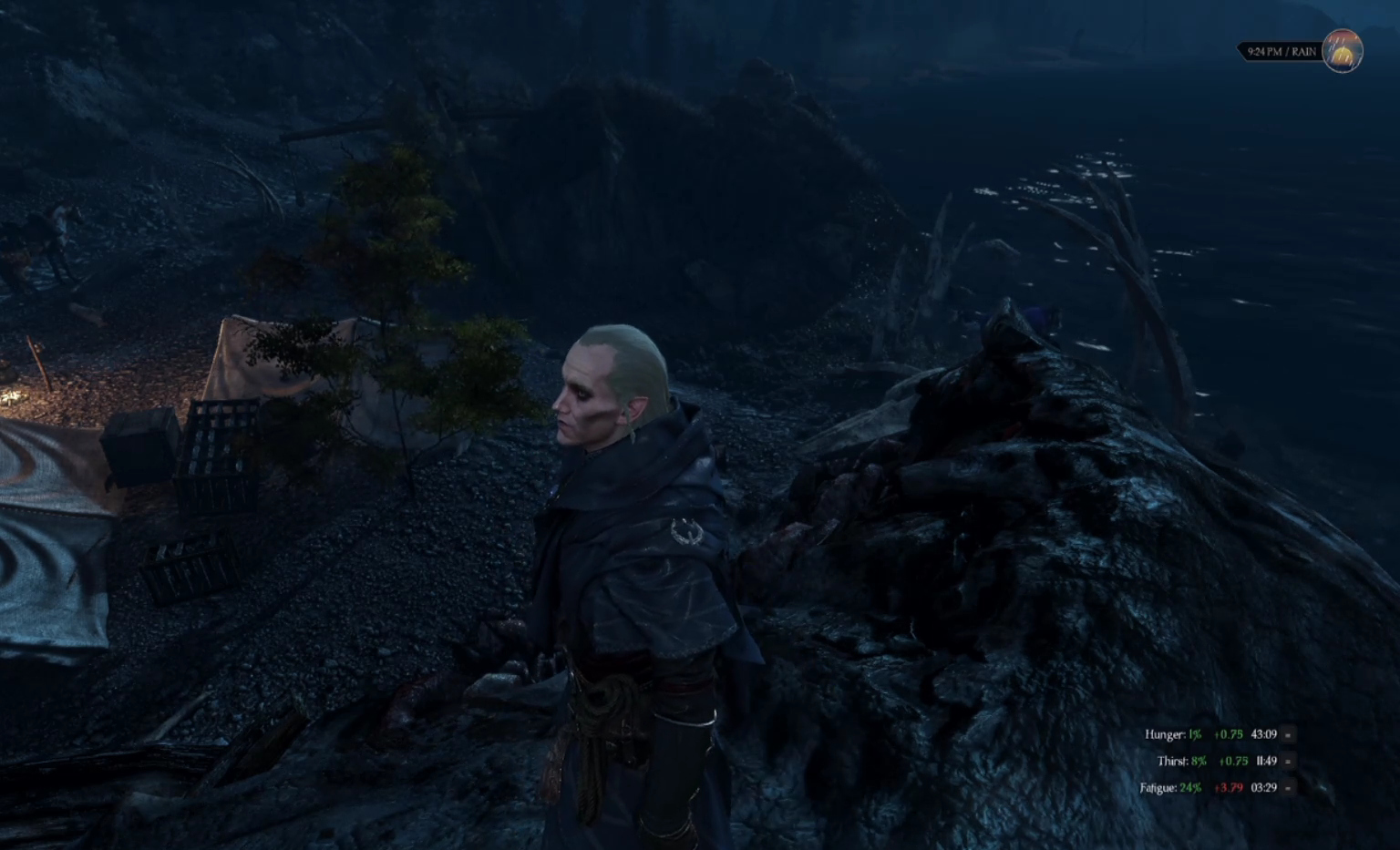Click the small box beside Fatigue timer
Screen dimensions: 1400x850
coord(1288,788)
